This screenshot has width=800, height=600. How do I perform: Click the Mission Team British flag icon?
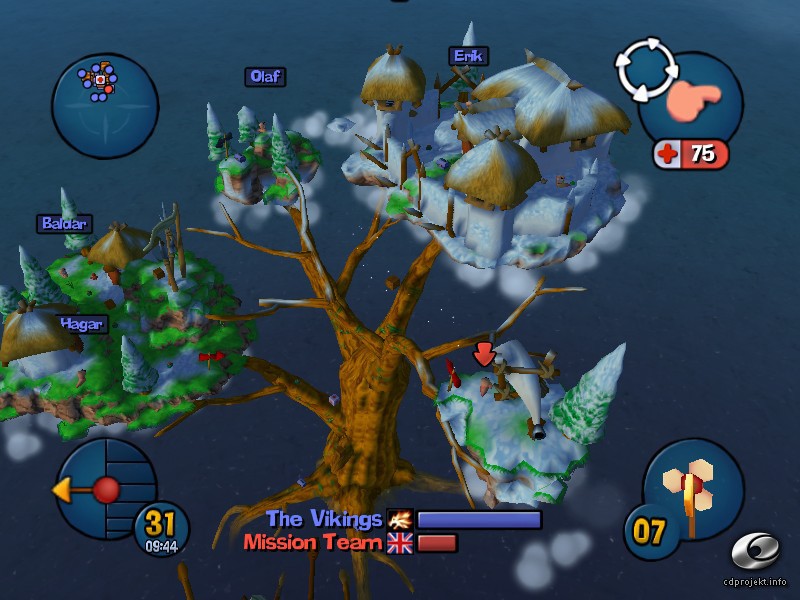(400, 543)
